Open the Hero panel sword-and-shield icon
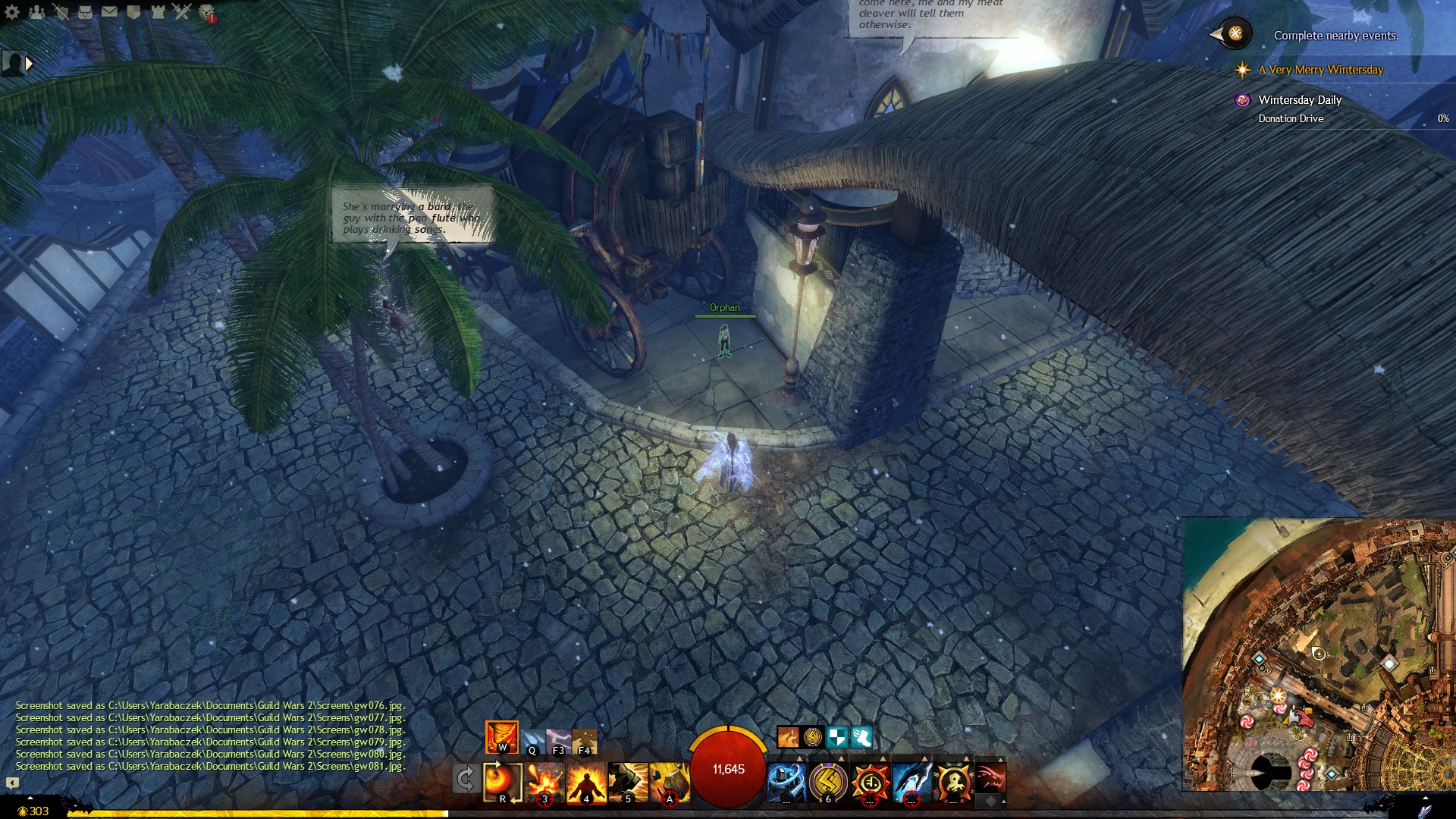This screenshot has height=819, width=1456. [61, 12]
